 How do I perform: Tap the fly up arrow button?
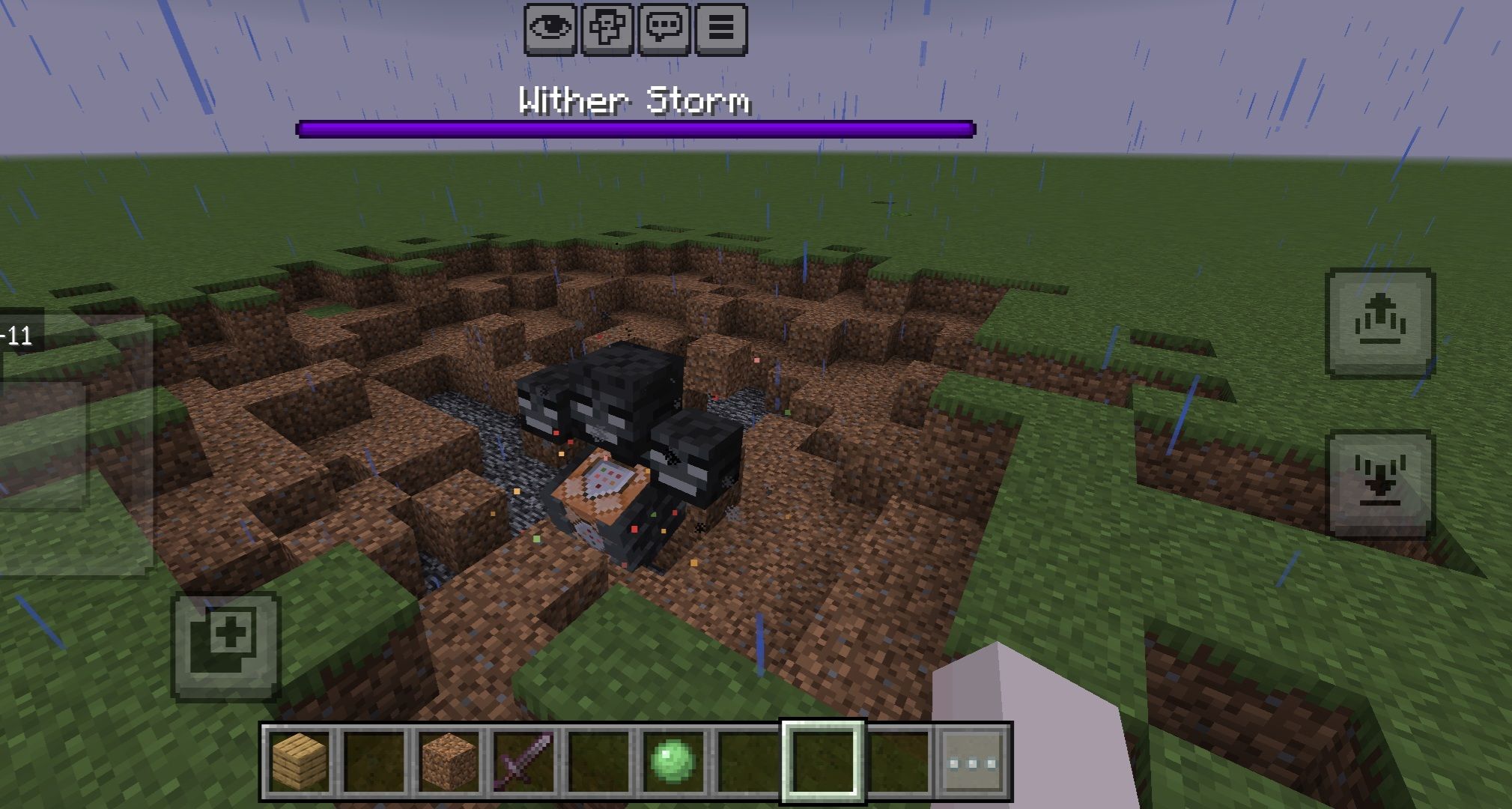click(x=1380, y=323)
